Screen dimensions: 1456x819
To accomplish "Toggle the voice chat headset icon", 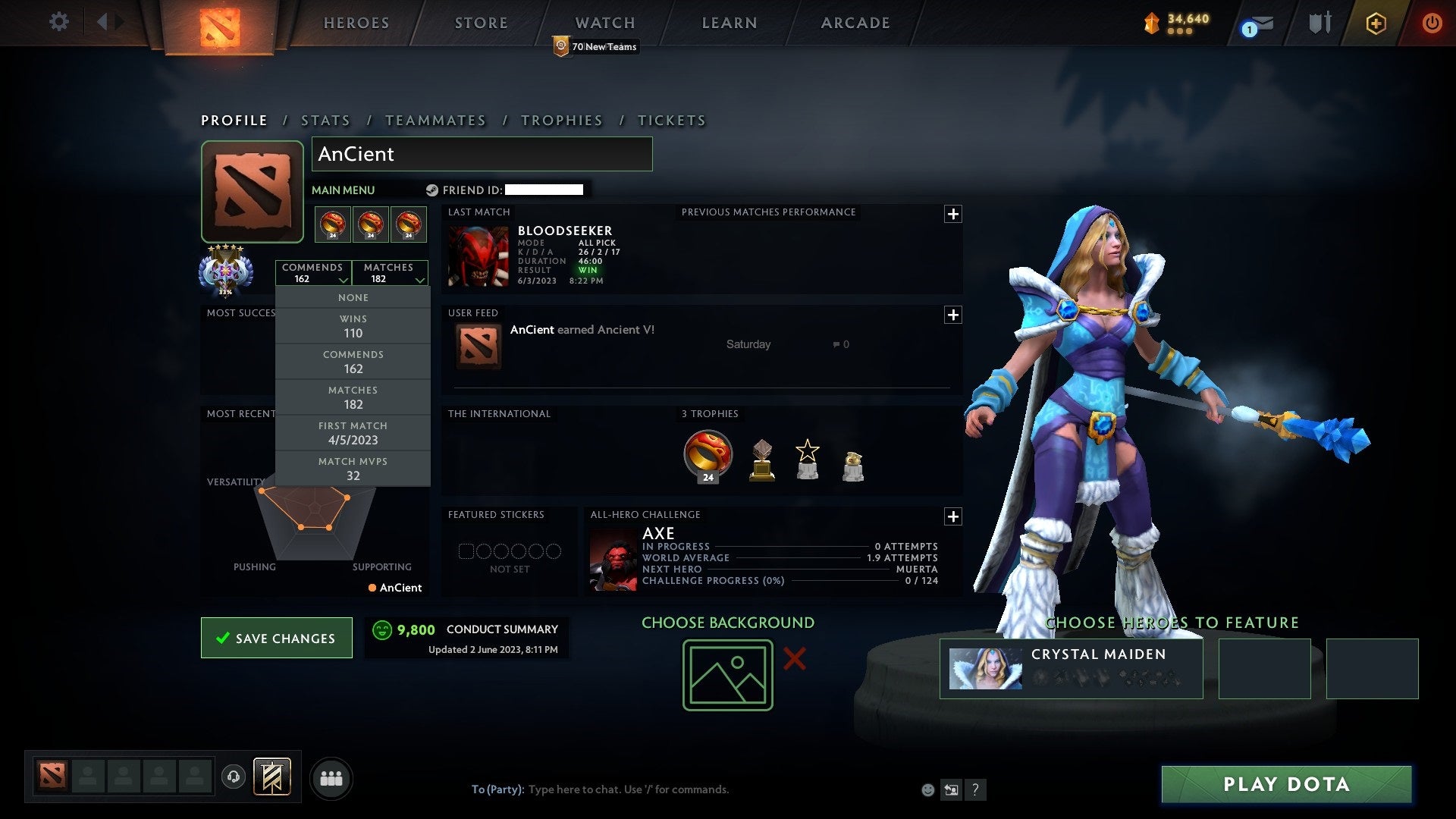I will click(234, 777).
